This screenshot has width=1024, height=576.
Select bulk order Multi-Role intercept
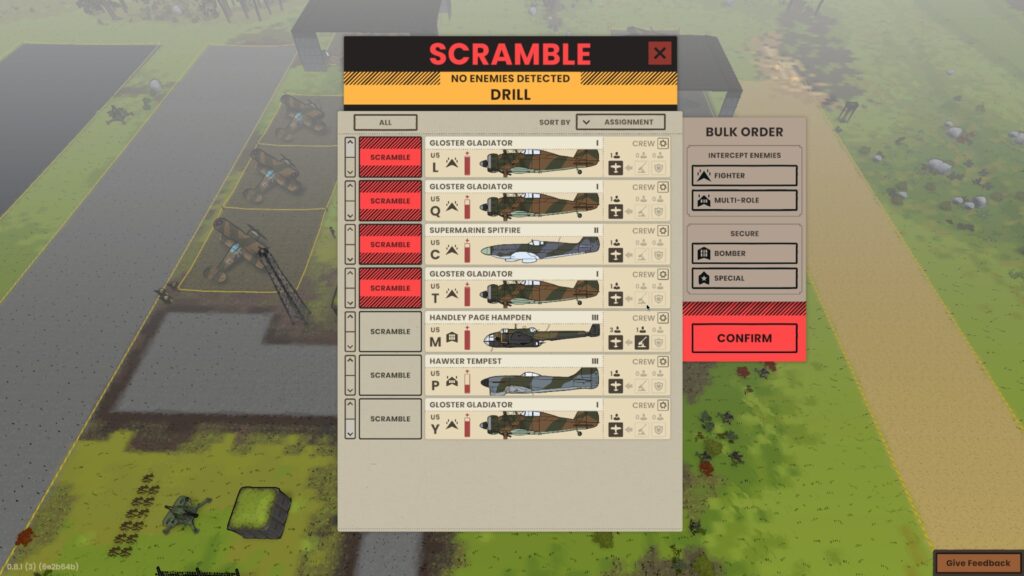[743, 201]
